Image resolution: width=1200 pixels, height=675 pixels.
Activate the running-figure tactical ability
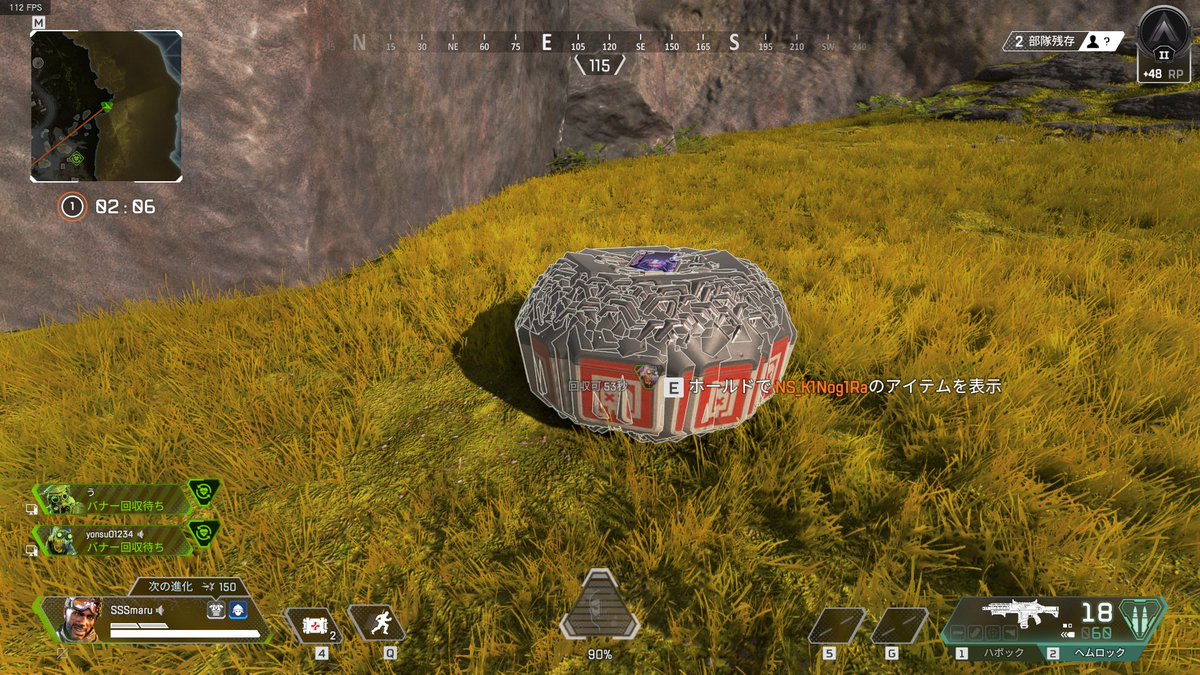(x=377, y=625)
